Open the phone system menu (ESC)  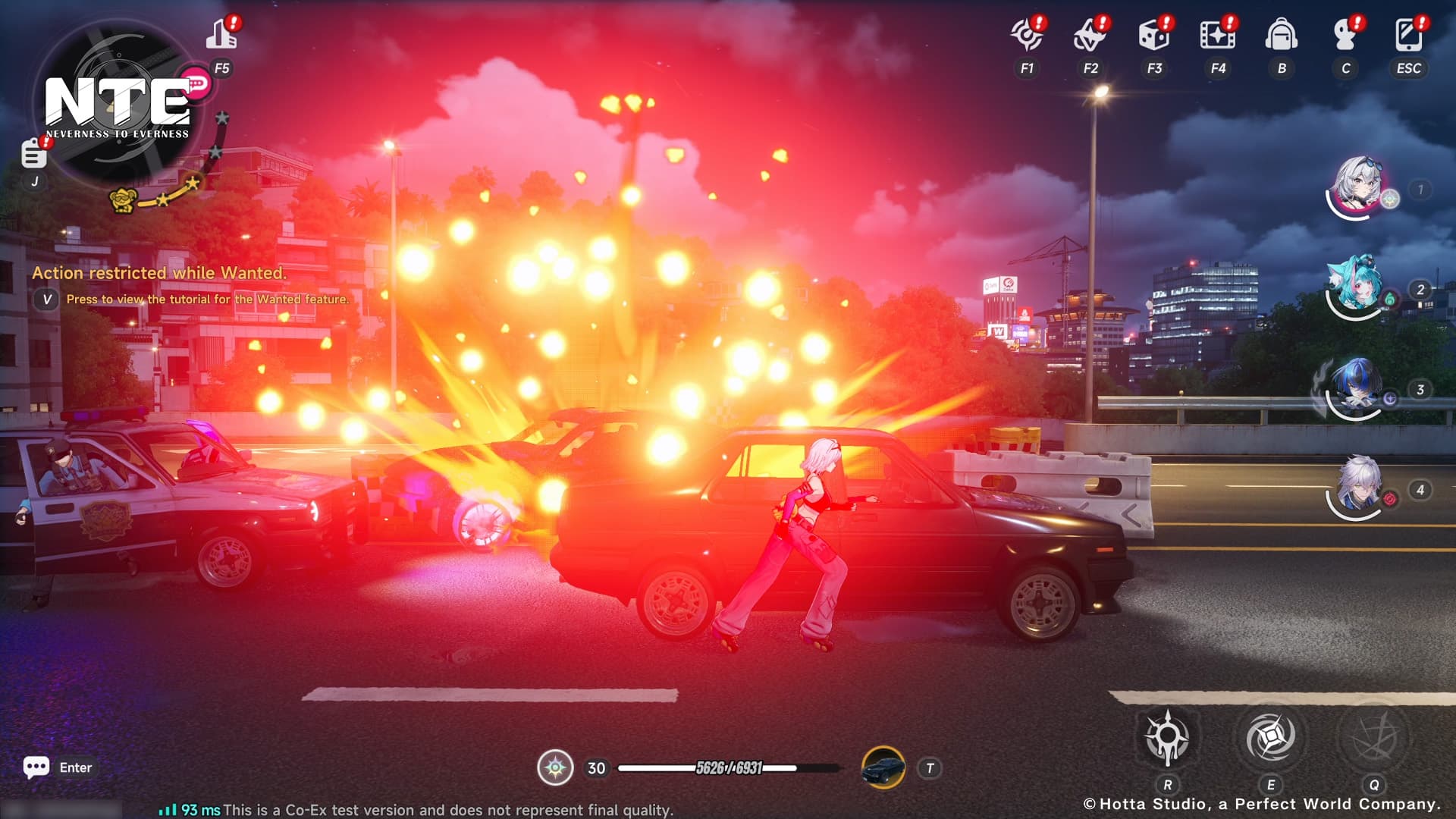1408,34
